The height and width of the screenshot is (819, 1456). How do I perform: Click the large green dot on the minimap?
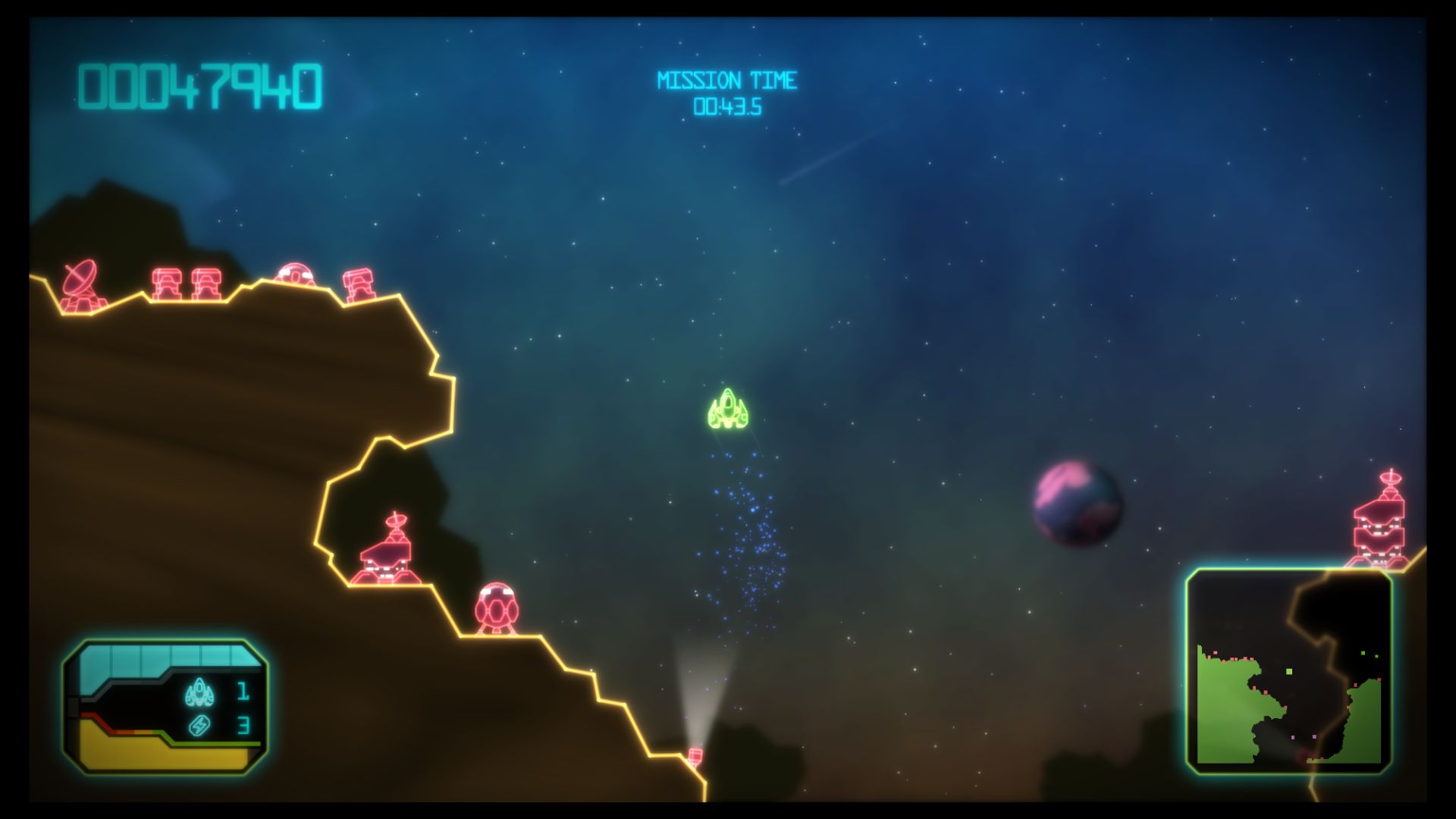tap(1289, 672)
